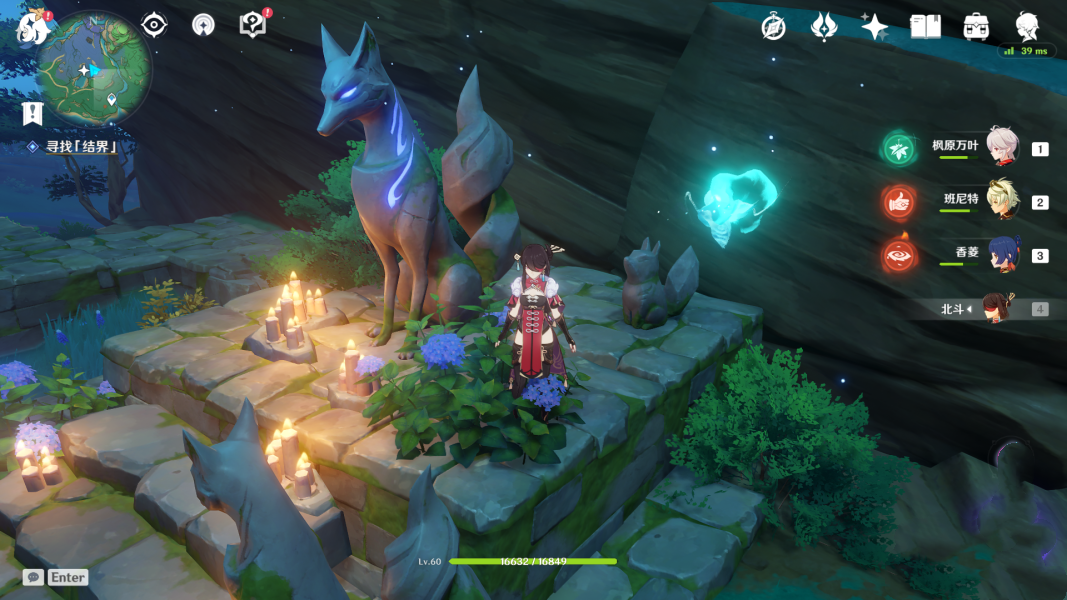
Task: Open the Paimon main menu
Action: coord(32,27)
